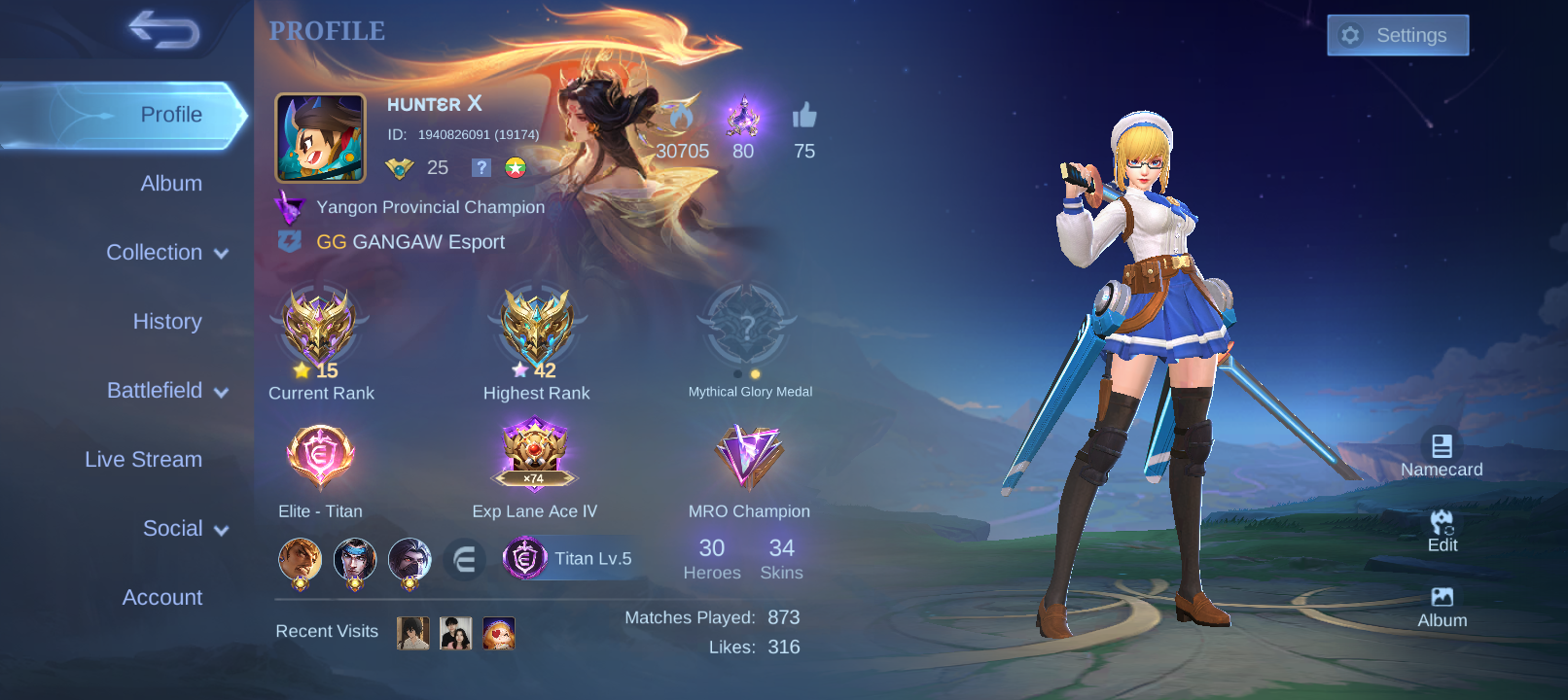Screen dimensions: 1568x700
Task: Open the Settings button
Action: click(x=1398, y=34)
